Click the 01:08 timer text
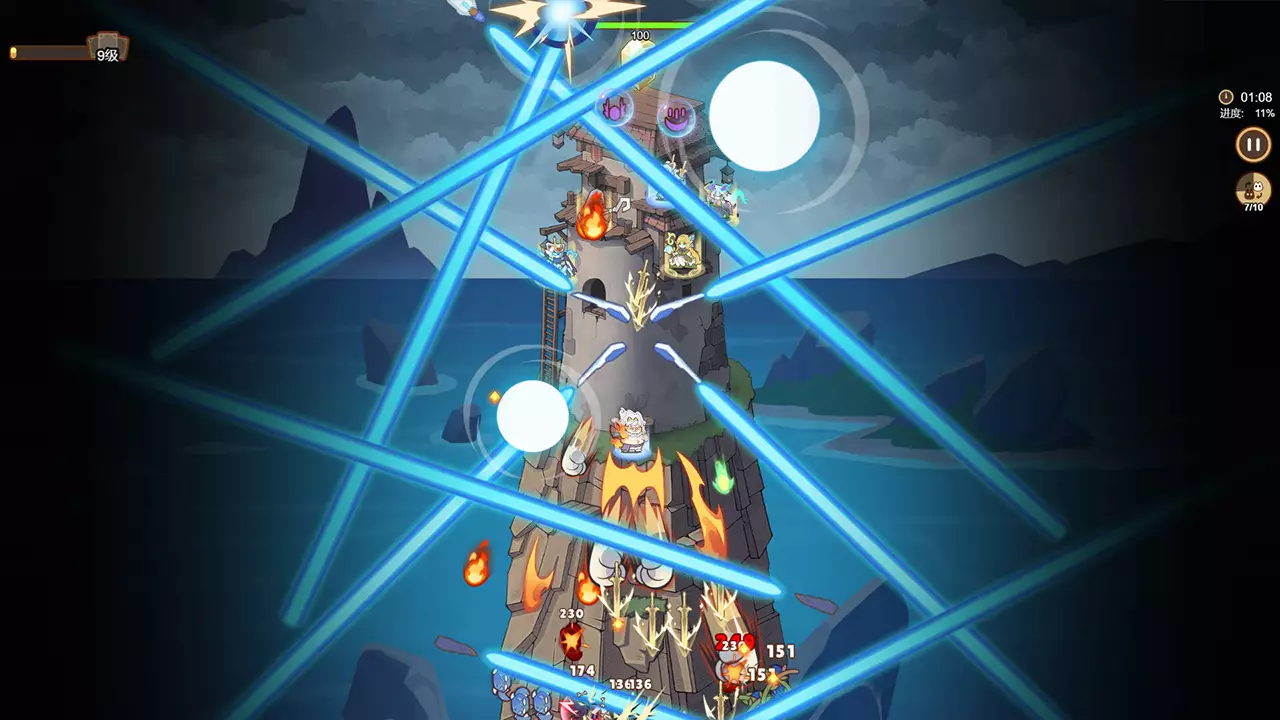Image resolution: width=1280 pixels, height=720 pixels. (1257, 96)
